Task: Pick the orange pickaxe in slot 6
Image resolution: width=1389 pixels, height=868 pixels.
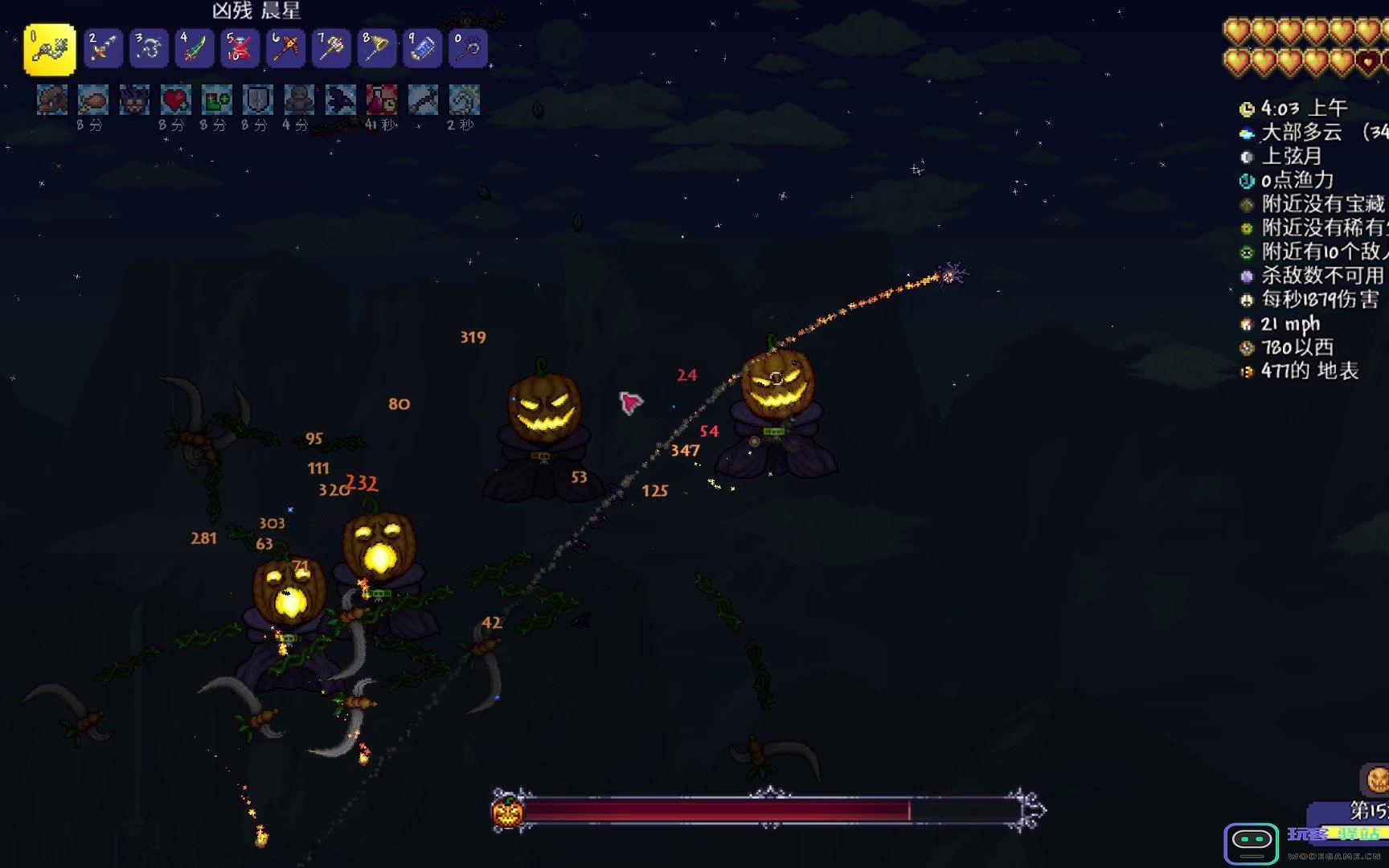Action: [285, 49]
